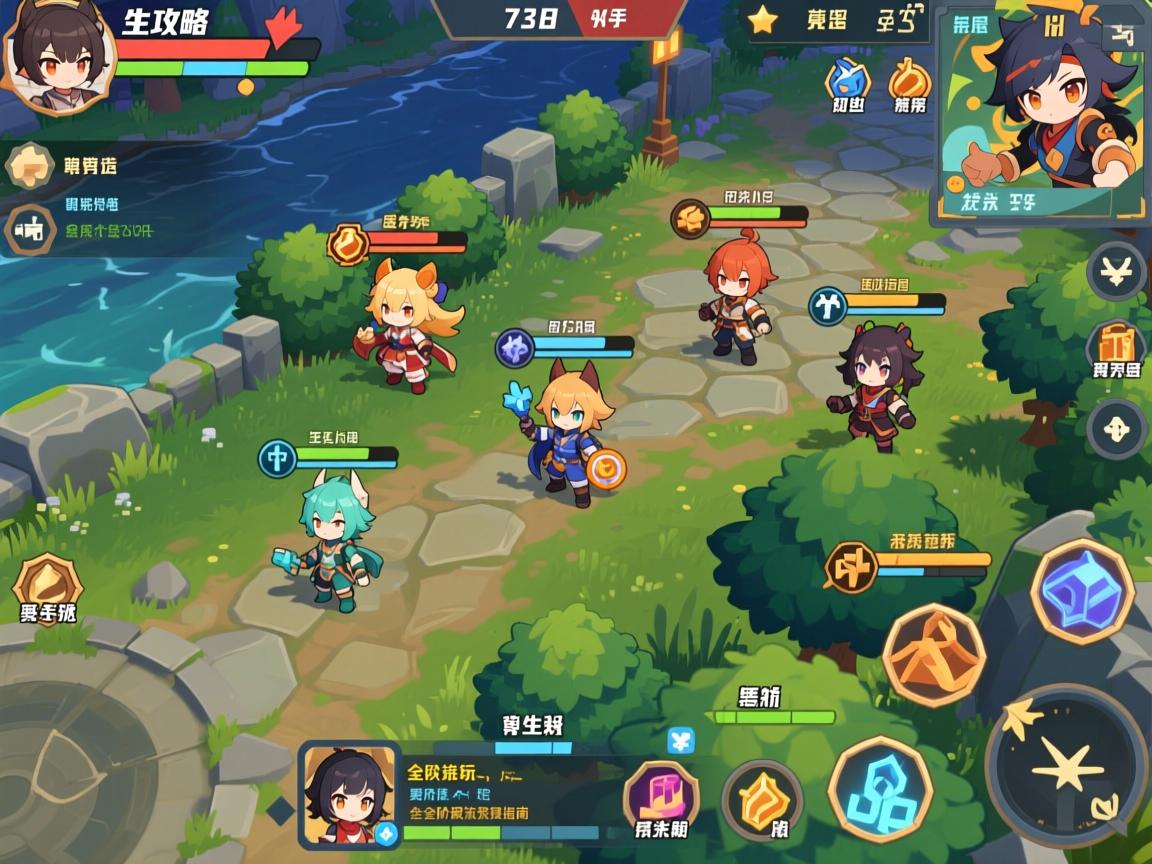This screenshot has height=864, width=1152.
Task: Click the round four-petal symbol button
Action: [1116, 428]
